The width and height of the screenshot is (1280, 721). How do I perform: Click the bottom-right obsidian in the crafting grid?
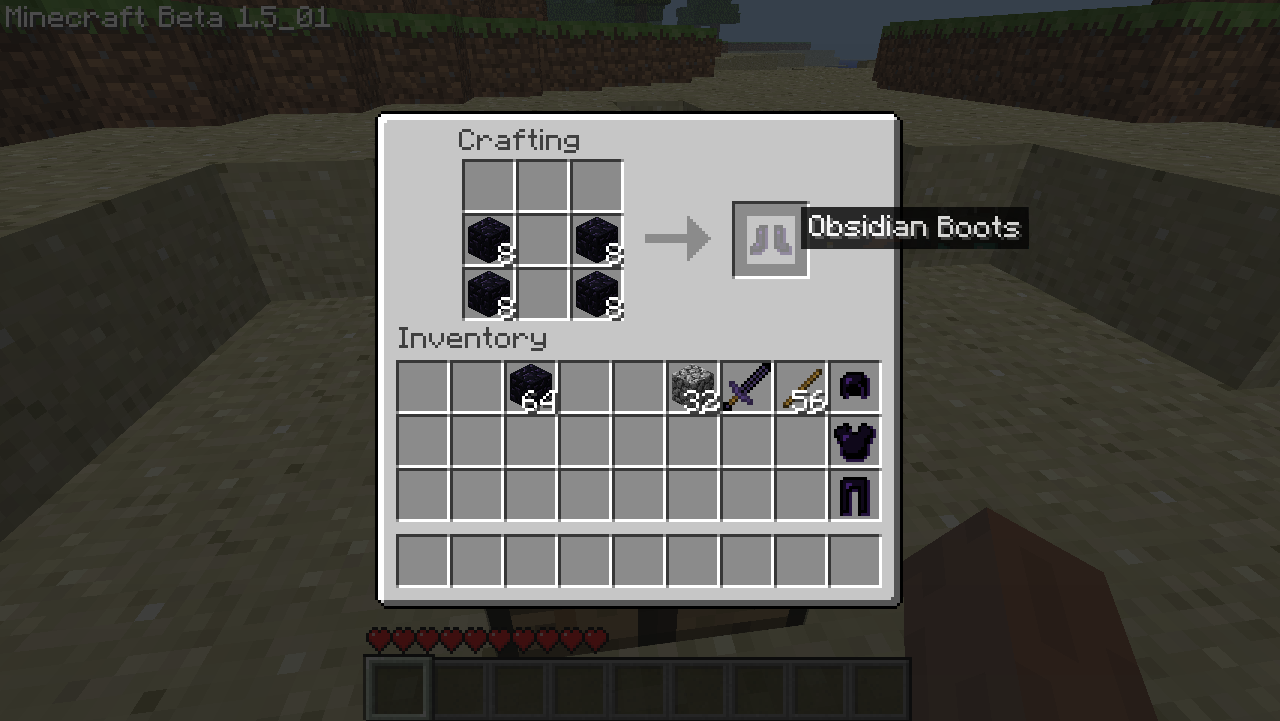pos(596,293)
